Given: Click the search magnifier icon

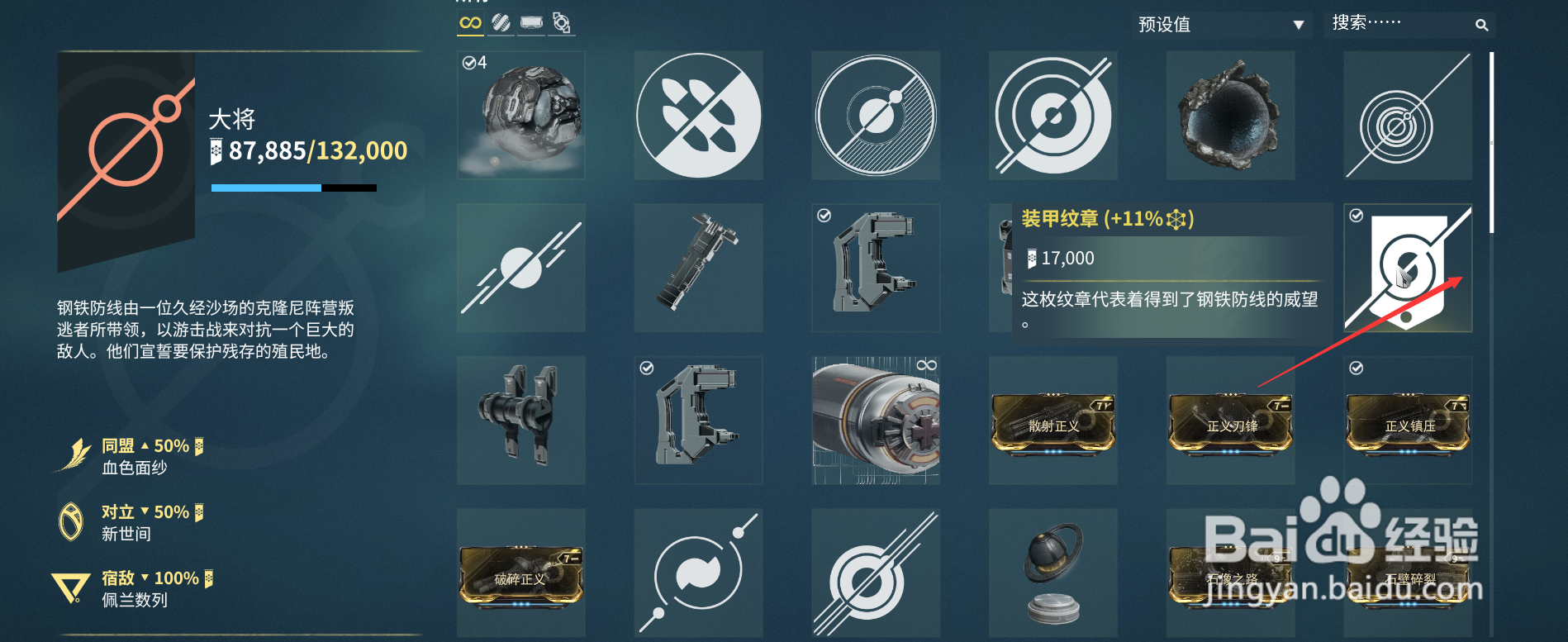Looking at the screenshot, I should click(1481, 25).
